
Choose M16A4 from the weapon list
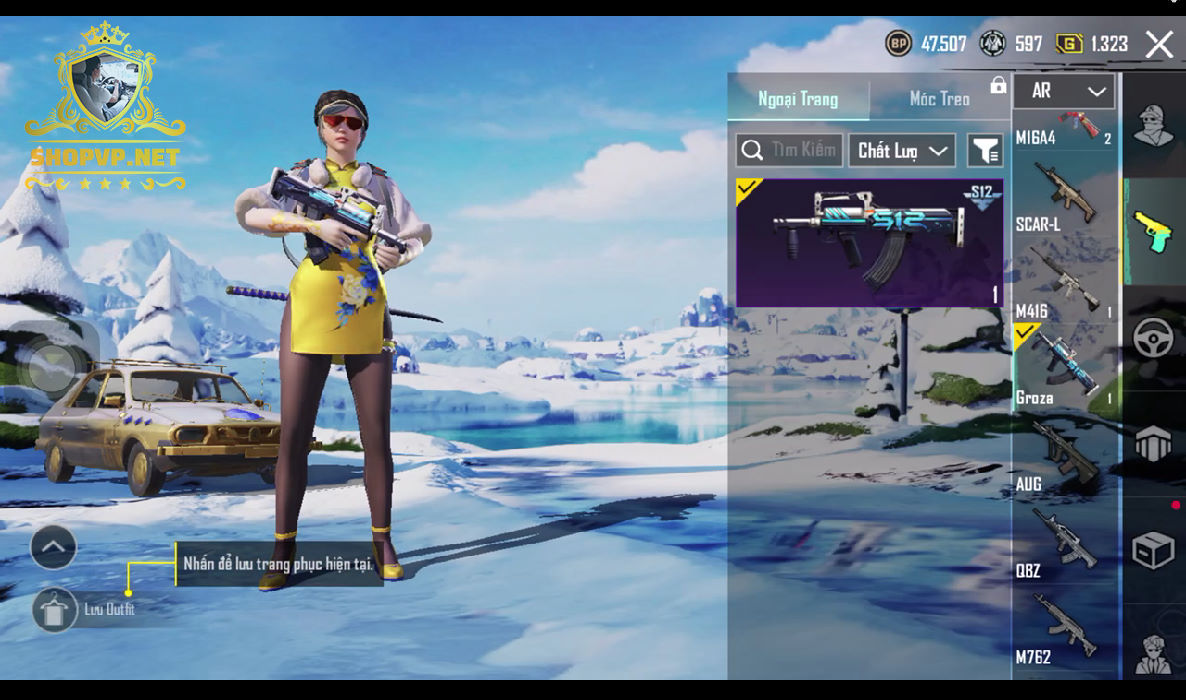tap(1064, 128)
